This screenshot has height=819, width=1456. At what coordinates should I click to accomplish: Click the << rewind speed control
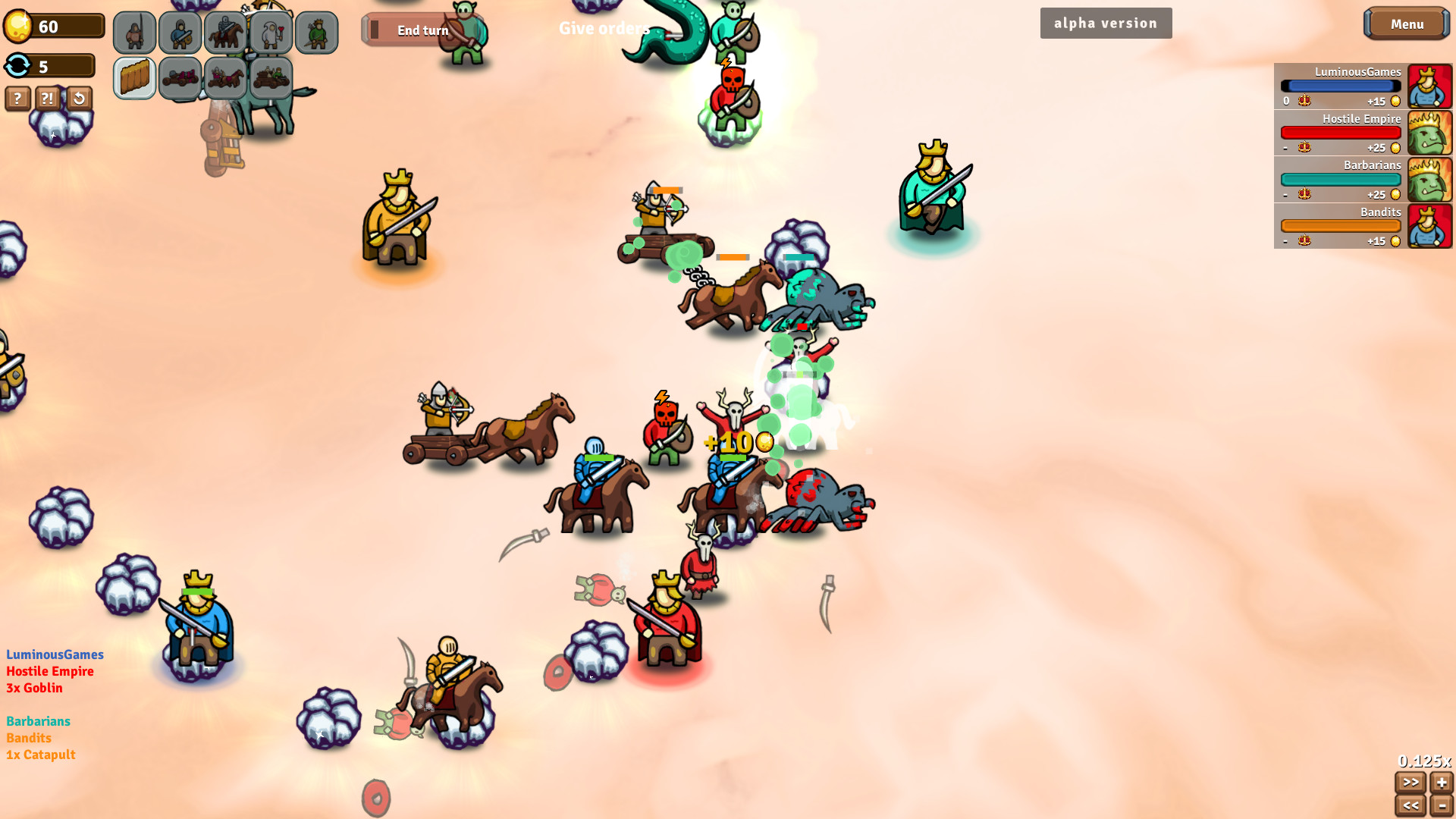1410,807
